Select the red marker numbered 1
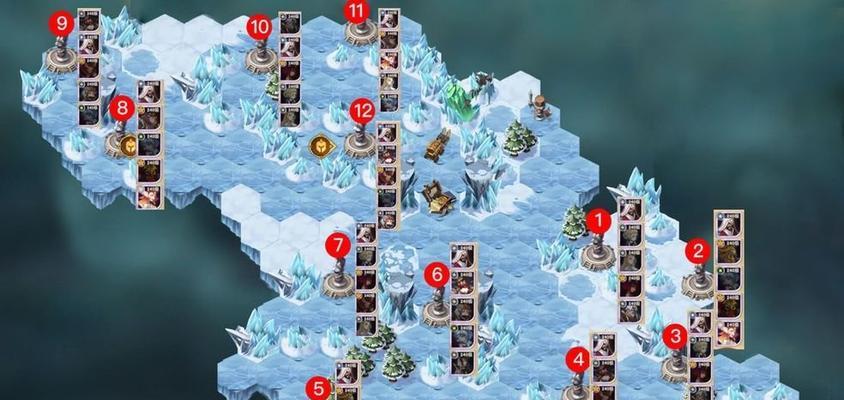 [599, 219]
